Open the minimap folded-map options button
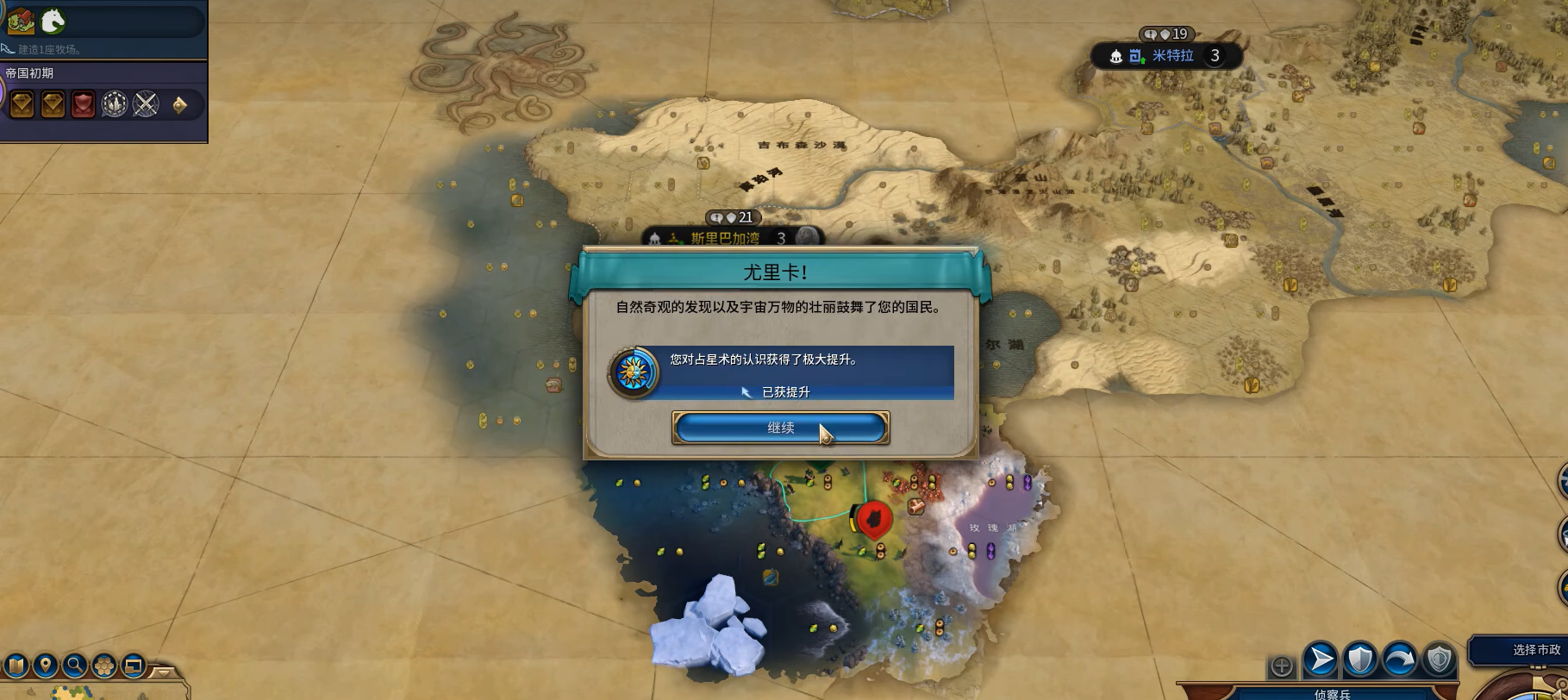The height and width of the screenshot is (700, 1568). click(x=16, y=666)
